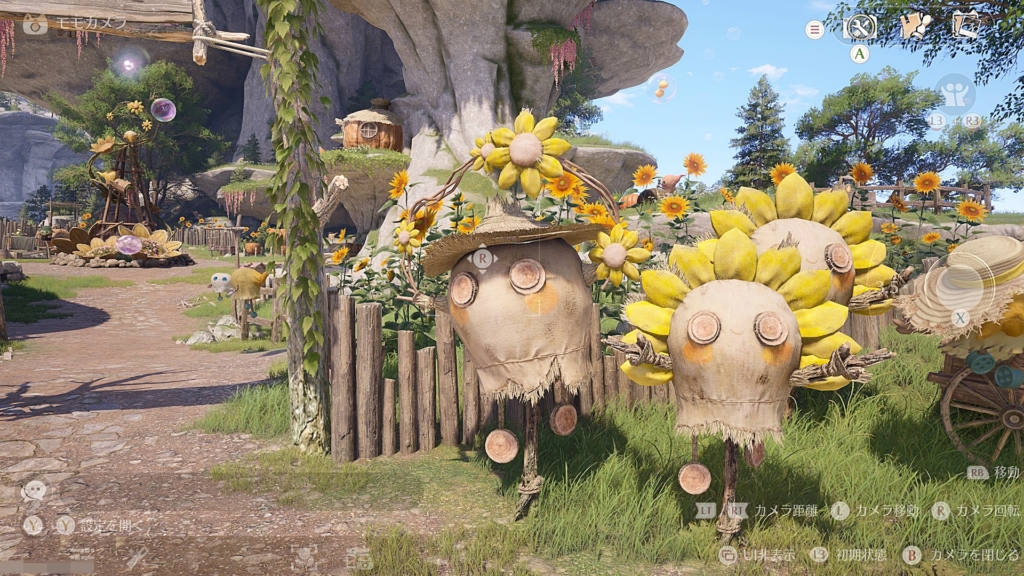Open the character pose icon
The image size is (1024, 576).
pyautogui.click(x=914, y=26)
